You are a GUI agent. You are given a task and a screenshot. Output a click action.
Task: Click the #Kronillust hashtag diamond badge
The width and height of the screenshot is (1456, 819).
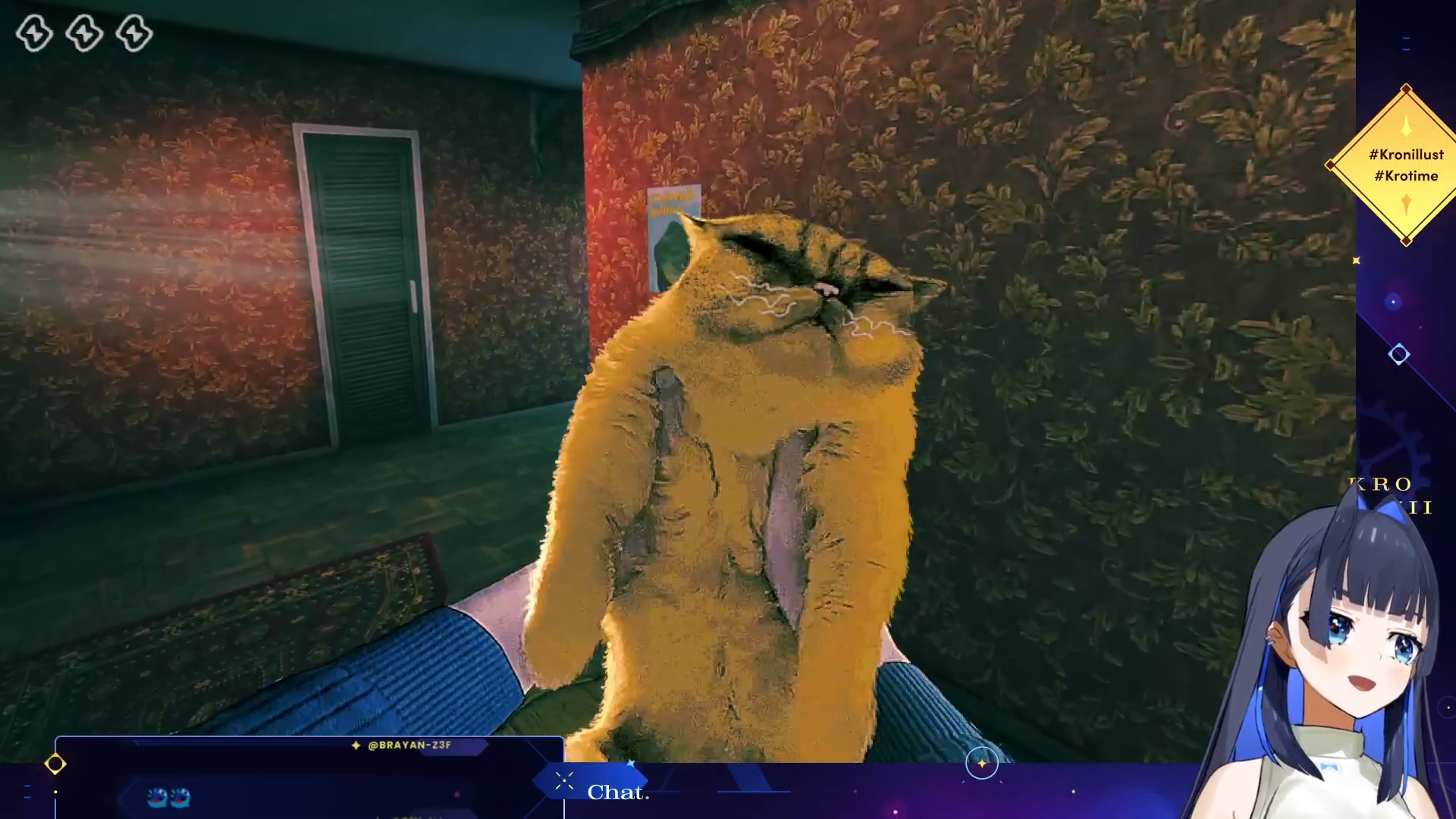coord(1405,165)
